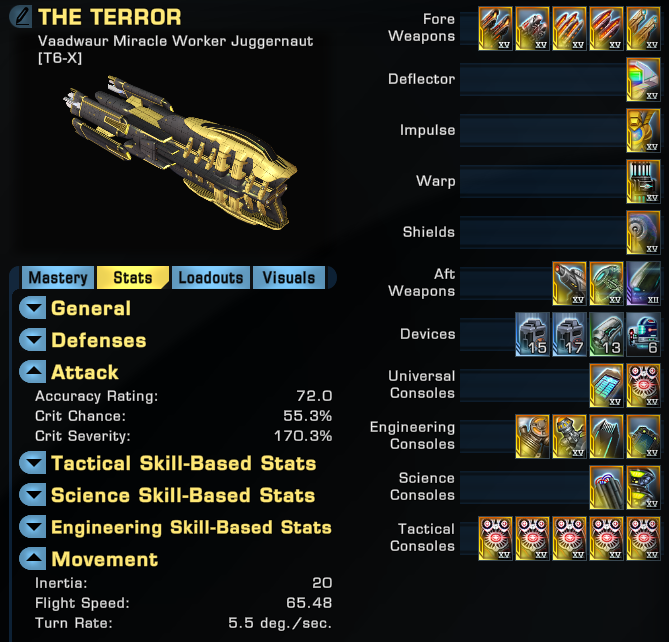Select the Stats tab
Screen dimensions: 669x642
133,278
